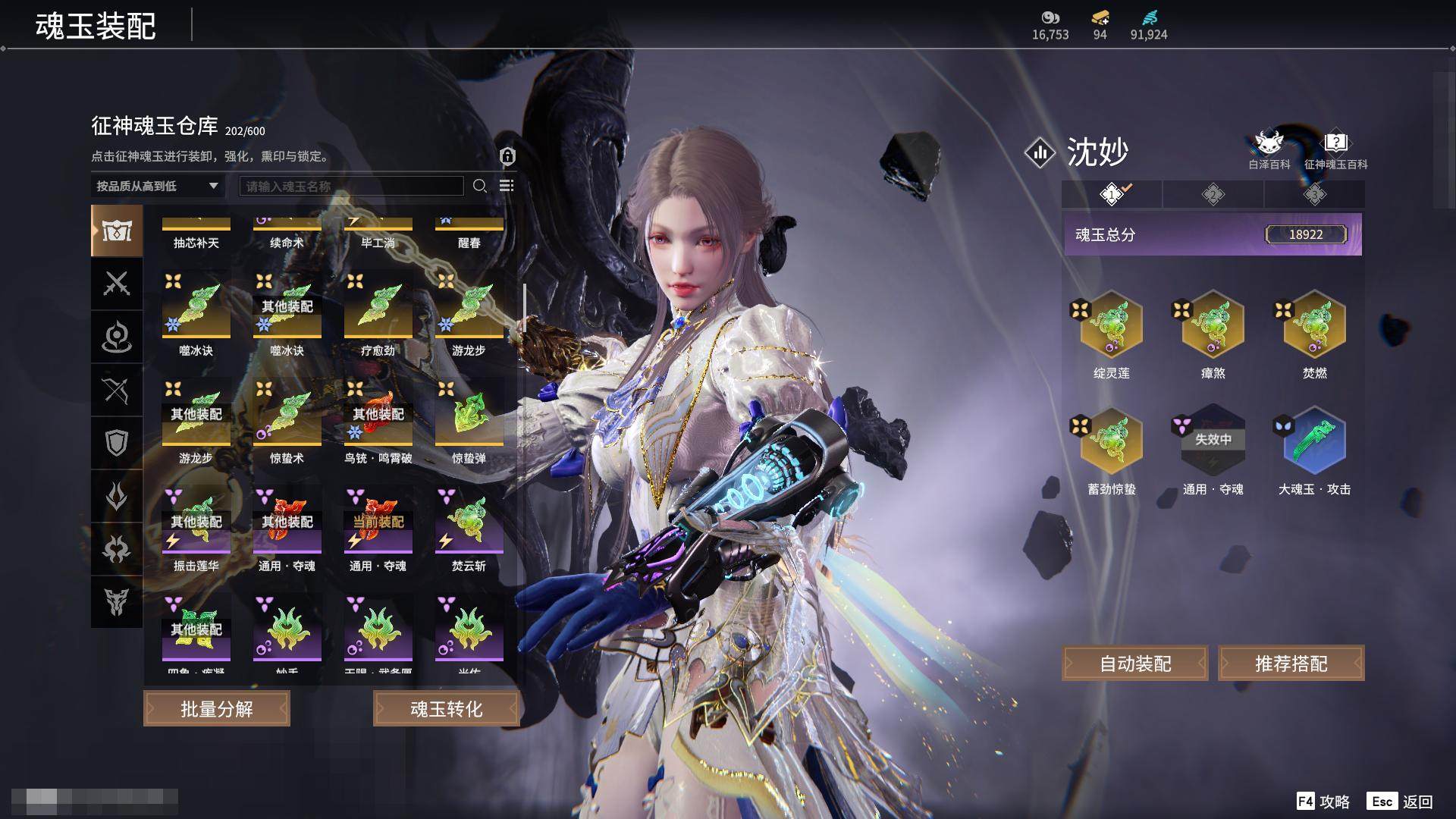Screen dimensions: 1456x819
Task: Open 征神魂玉百科 guide
Action: click(x=1335, y=149)
